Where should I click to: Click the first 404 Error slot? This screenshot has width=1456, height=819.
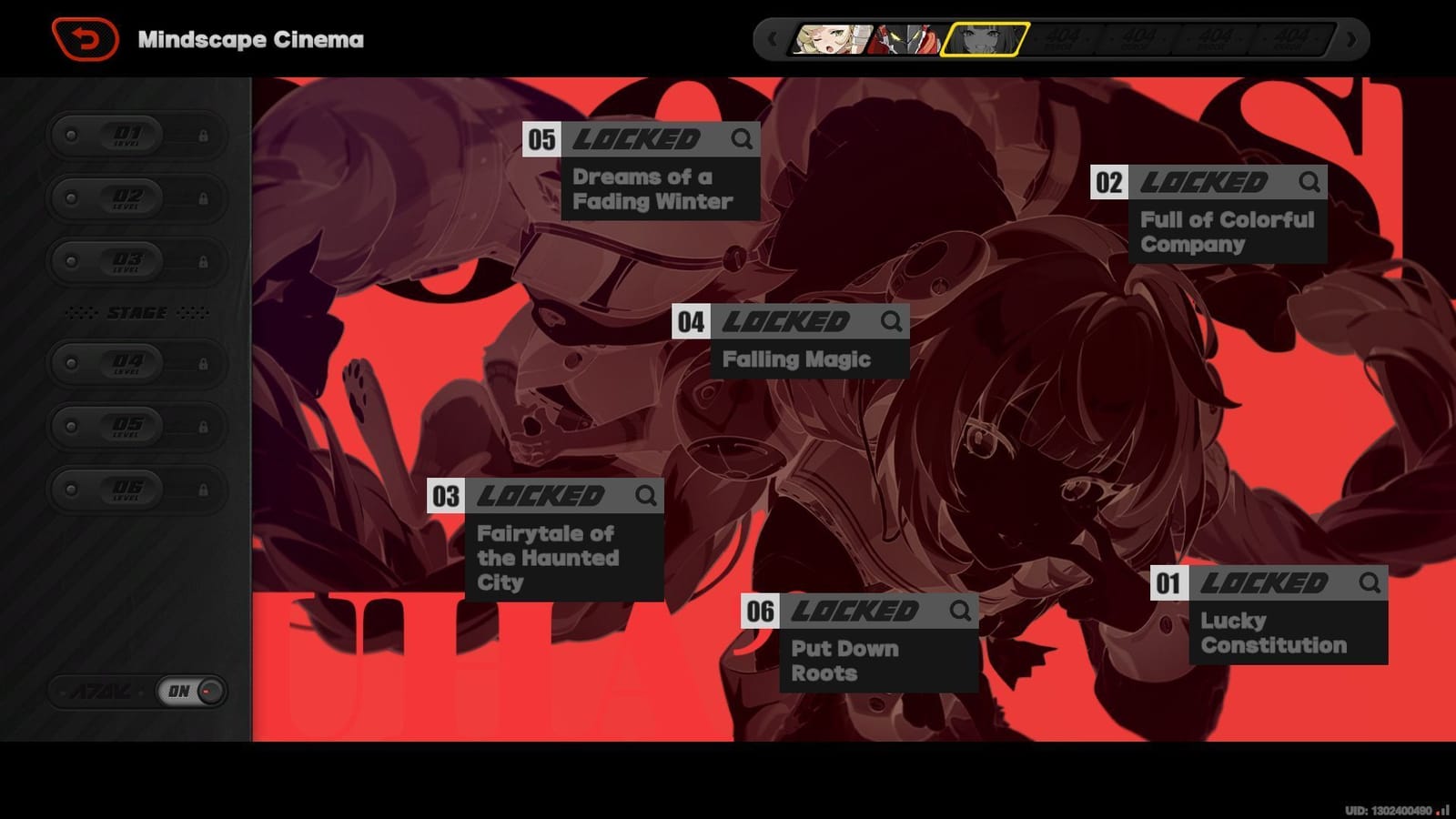point(1065,40)
